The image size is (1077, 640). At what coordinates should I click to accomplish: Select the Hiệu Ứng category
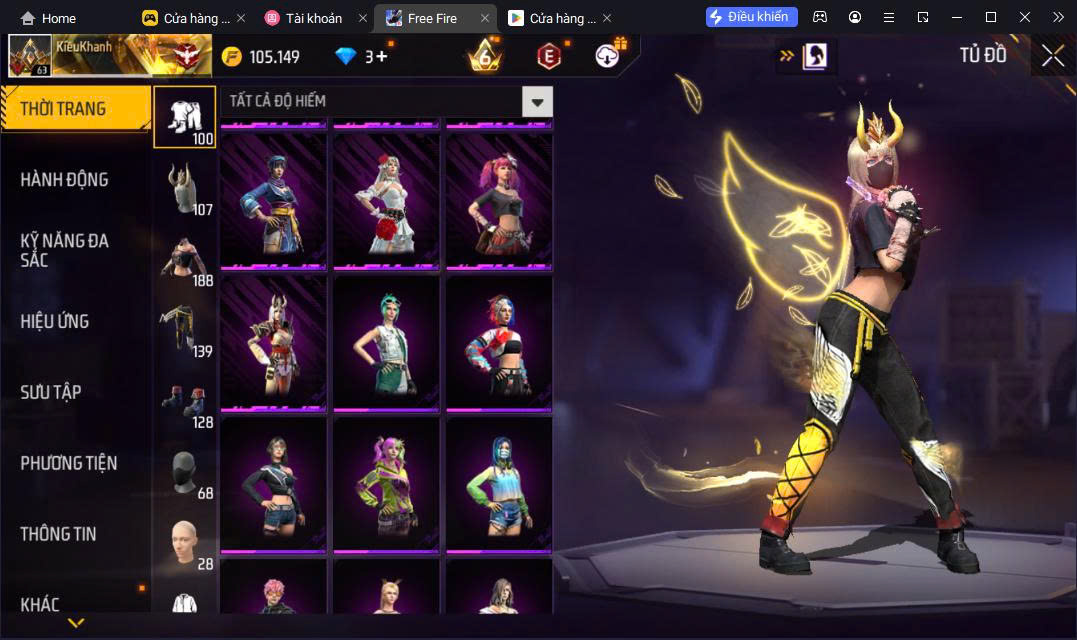click(x=55, y=321)
